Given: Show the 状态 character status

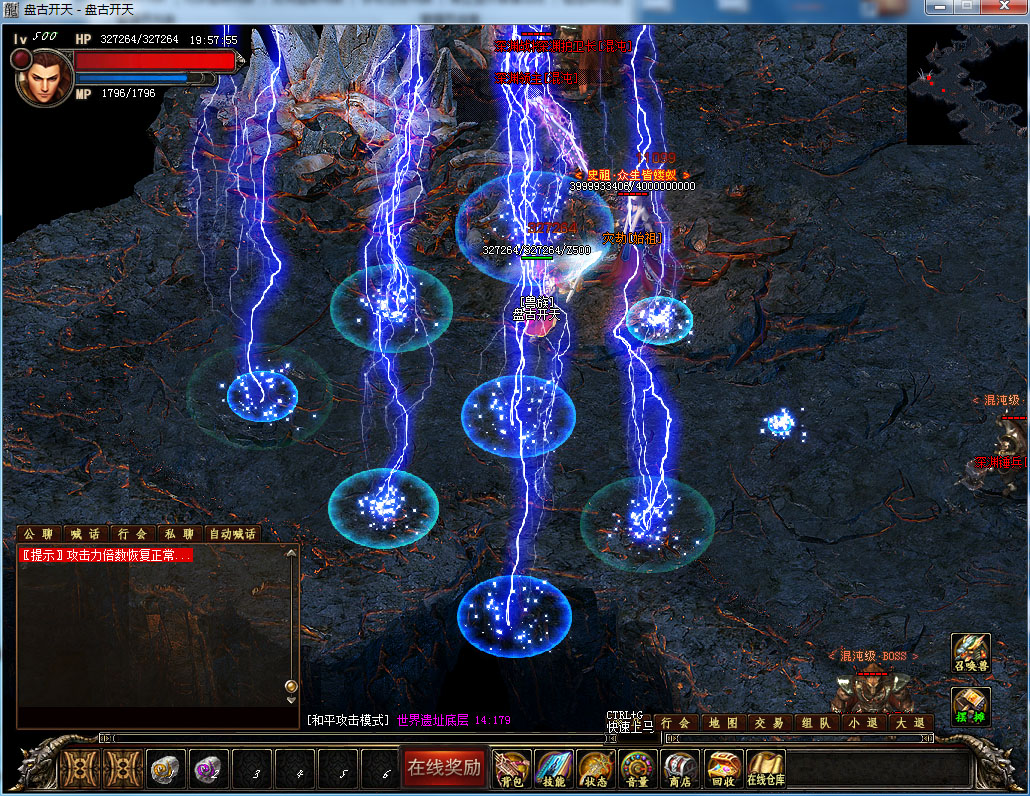Looking at the screenshot, I should pyautogui.click(x=595, y=768).
